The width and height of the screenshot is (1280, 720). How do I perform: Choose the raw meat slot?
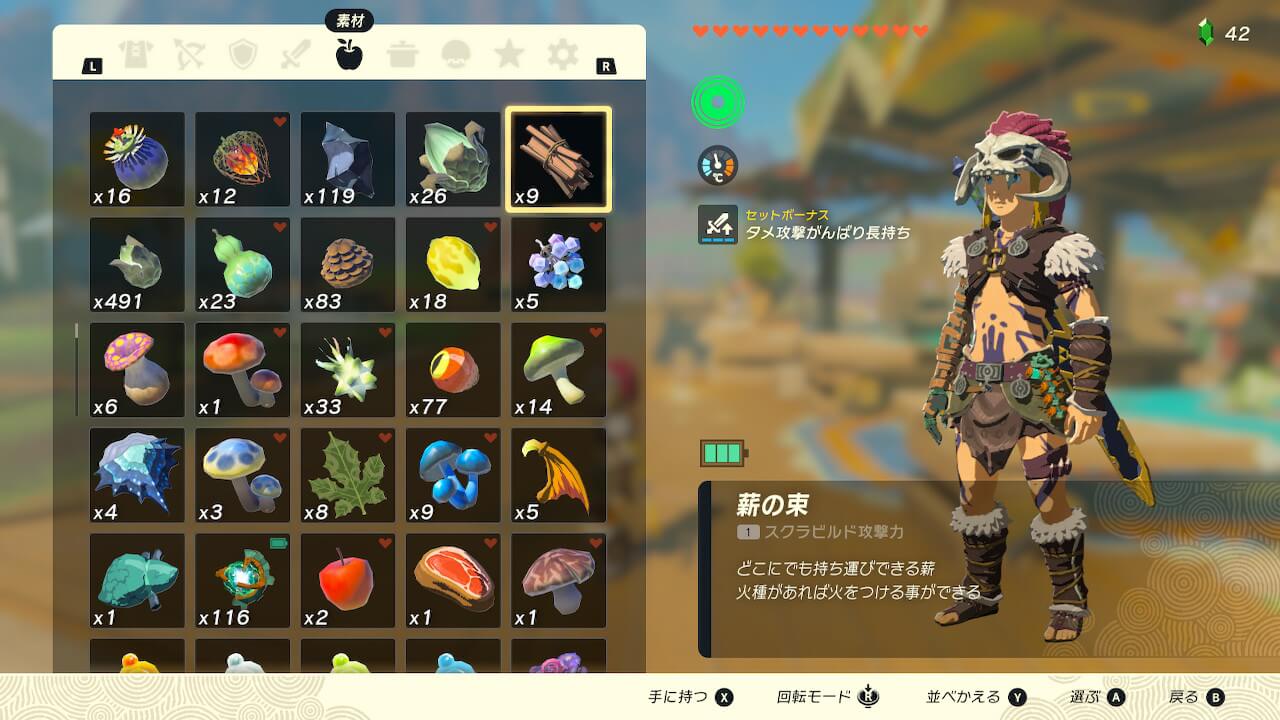453,581
